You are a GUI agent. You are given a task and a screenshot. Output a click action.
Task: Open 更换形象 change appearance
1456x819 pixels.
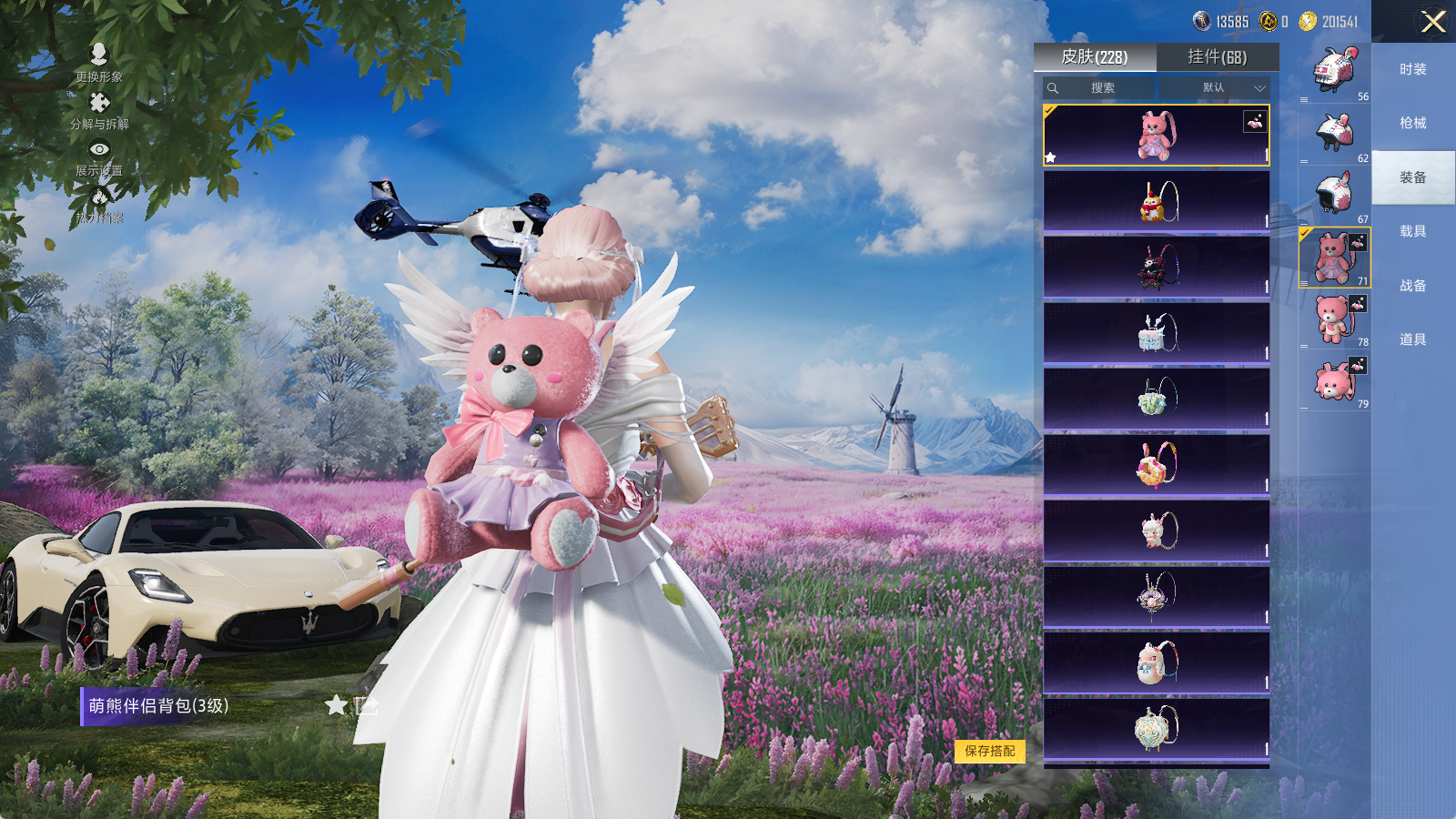(x=99, y=63)
